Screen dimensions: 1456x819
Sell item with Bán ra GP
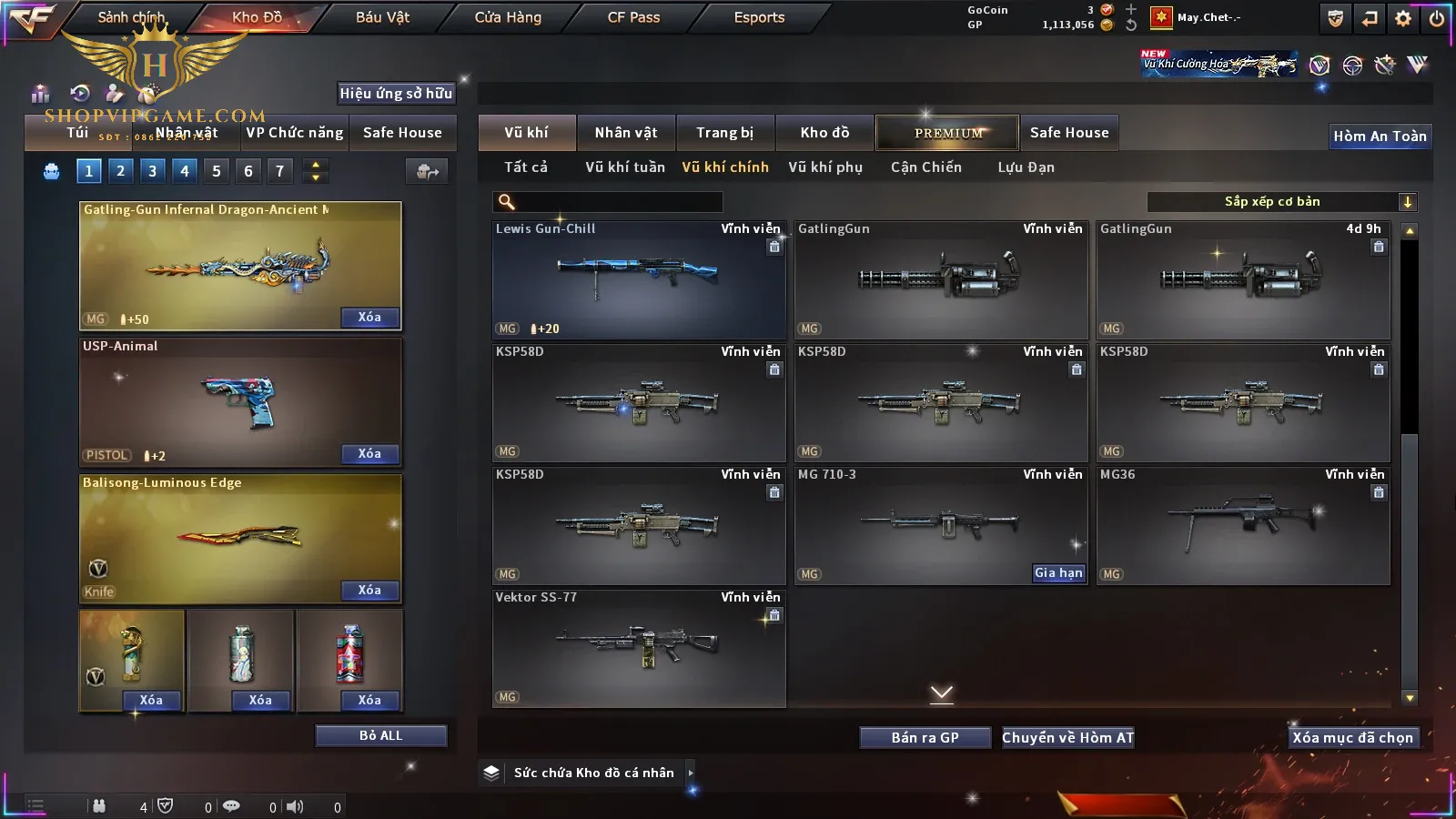pos(925,738)
